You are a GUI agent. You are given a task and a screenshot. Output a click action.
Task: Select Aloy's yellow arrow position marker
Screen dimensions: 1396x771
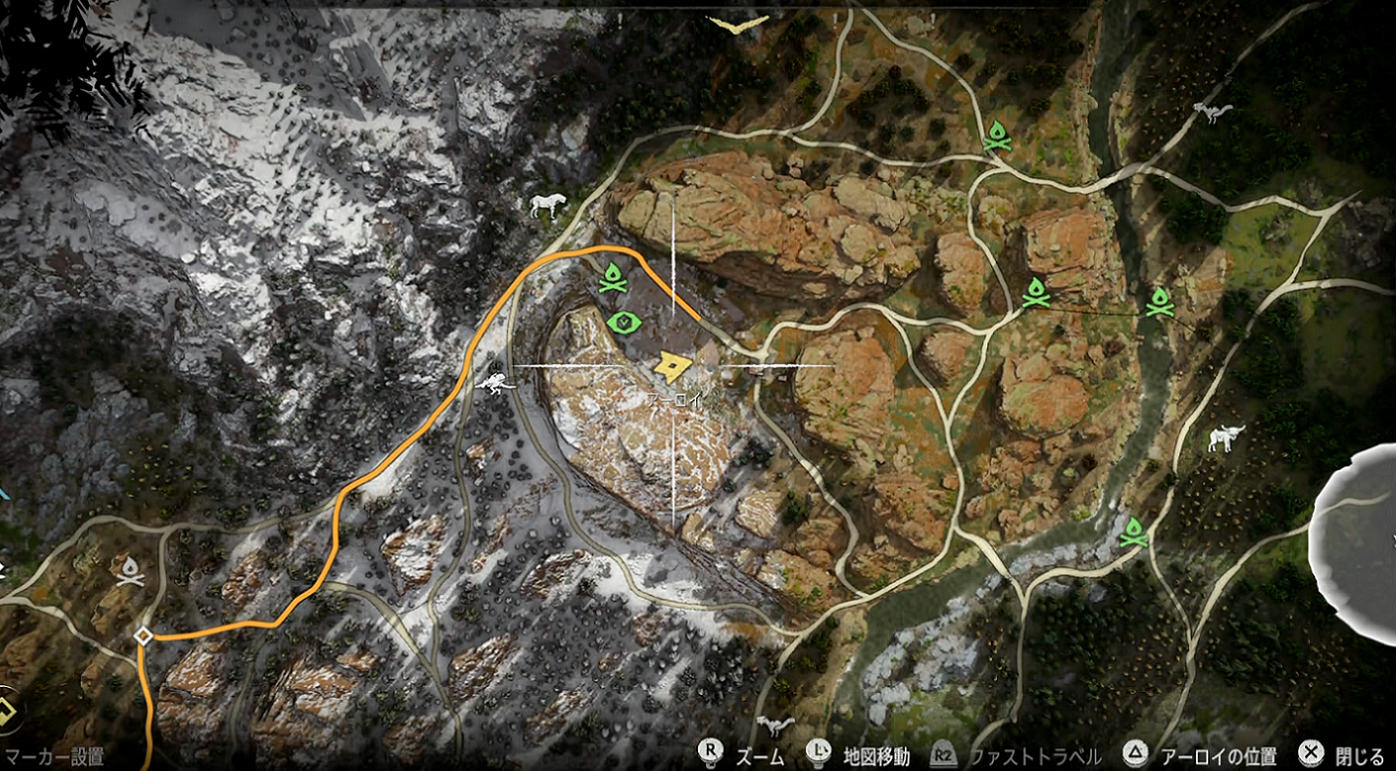tap(674, 366)
